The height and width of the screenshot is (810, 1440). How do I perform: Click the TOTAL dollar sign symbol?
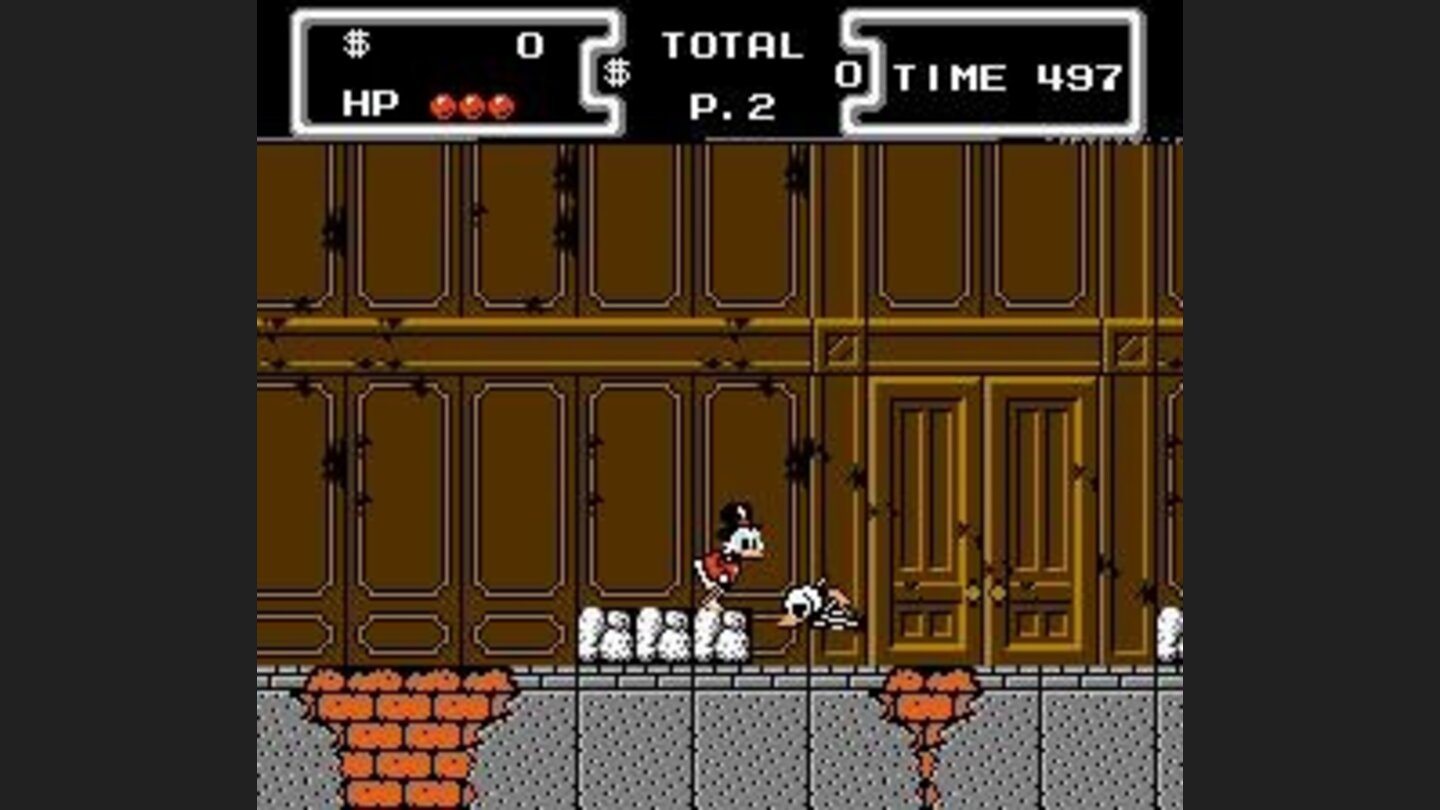coord(617,72)
